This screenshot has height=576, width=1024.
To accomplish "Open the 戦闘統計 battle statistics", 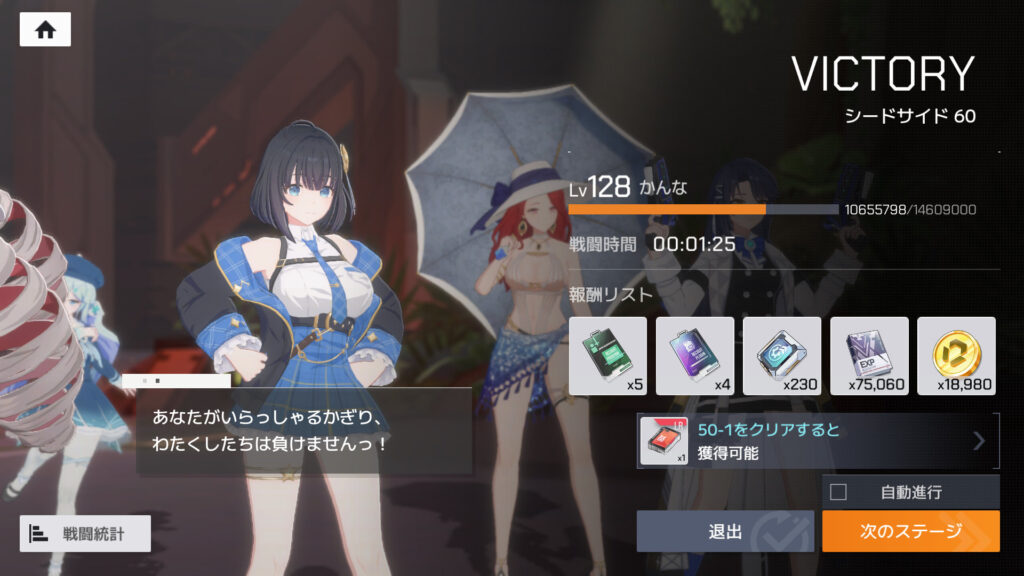I will [x=85, y=533].
